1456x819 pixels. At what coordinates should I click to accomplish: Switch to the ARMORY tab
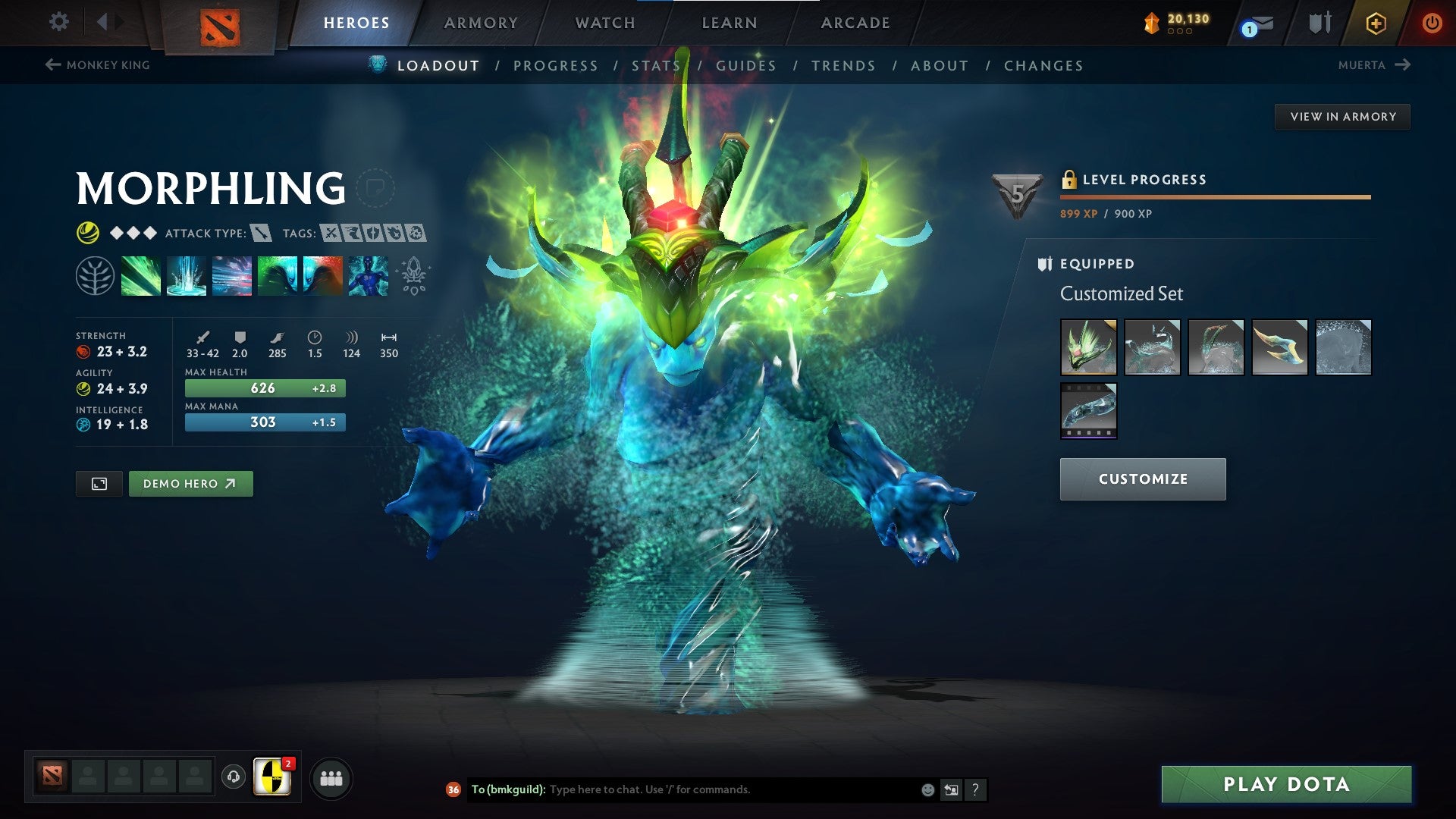(x=482, y=23)
